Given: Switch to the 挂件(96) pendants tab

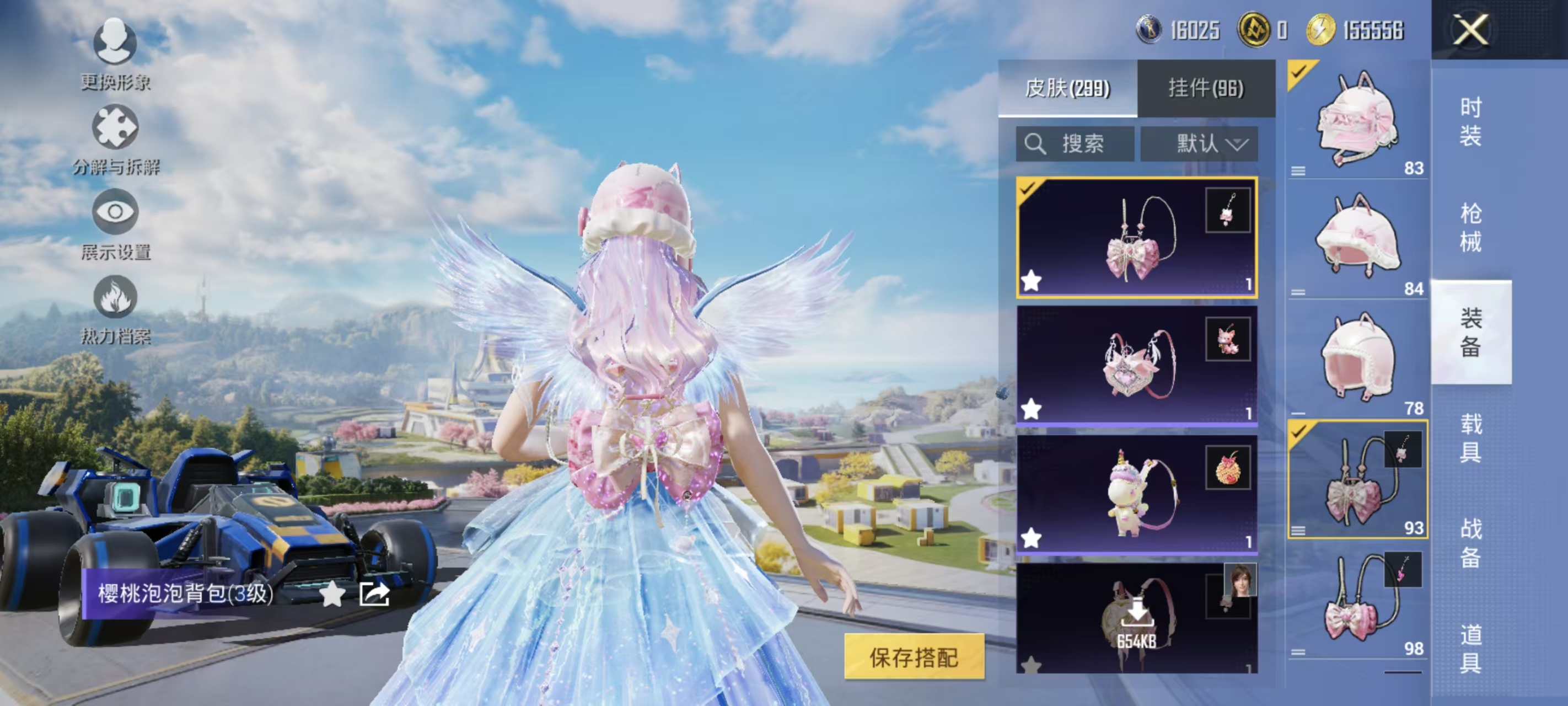Looking at the screenshot, I should tap(1206, 88).
